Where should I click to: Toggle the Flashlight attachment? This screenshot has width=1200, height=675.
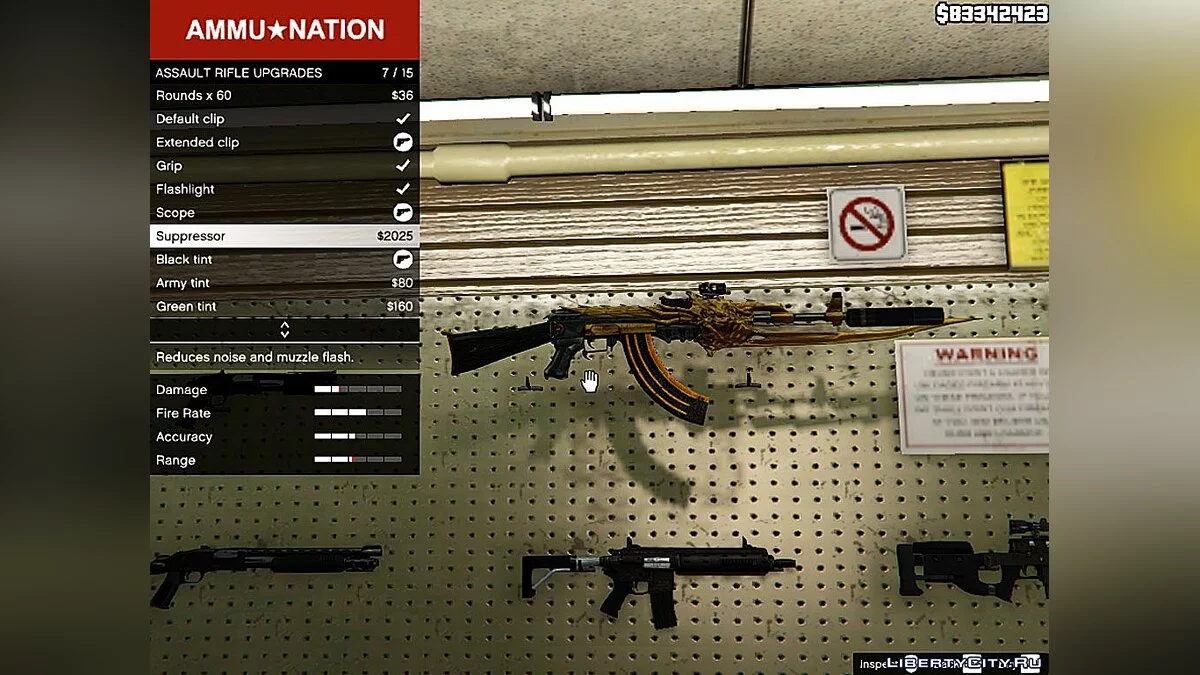point(284,189)
